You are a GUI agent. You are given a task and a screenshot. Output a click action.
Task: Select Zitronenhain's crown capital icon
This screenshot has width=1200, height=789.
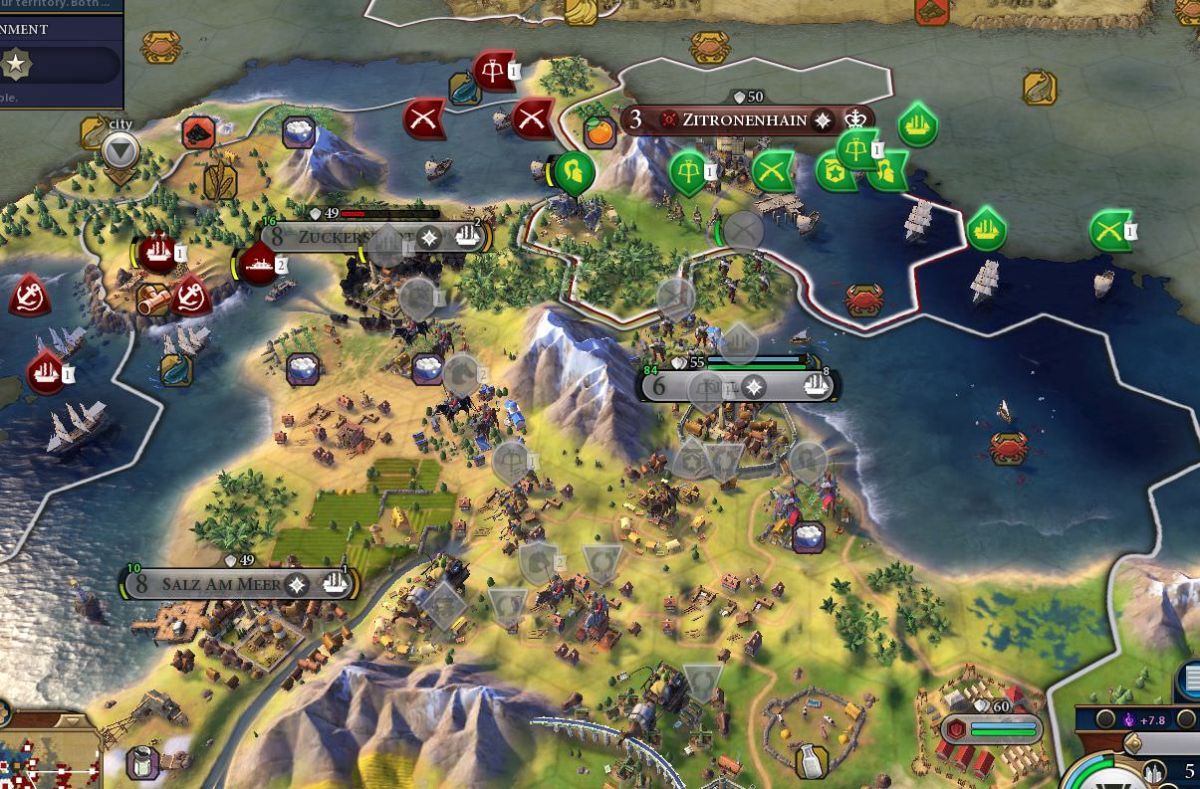point(855,120)
